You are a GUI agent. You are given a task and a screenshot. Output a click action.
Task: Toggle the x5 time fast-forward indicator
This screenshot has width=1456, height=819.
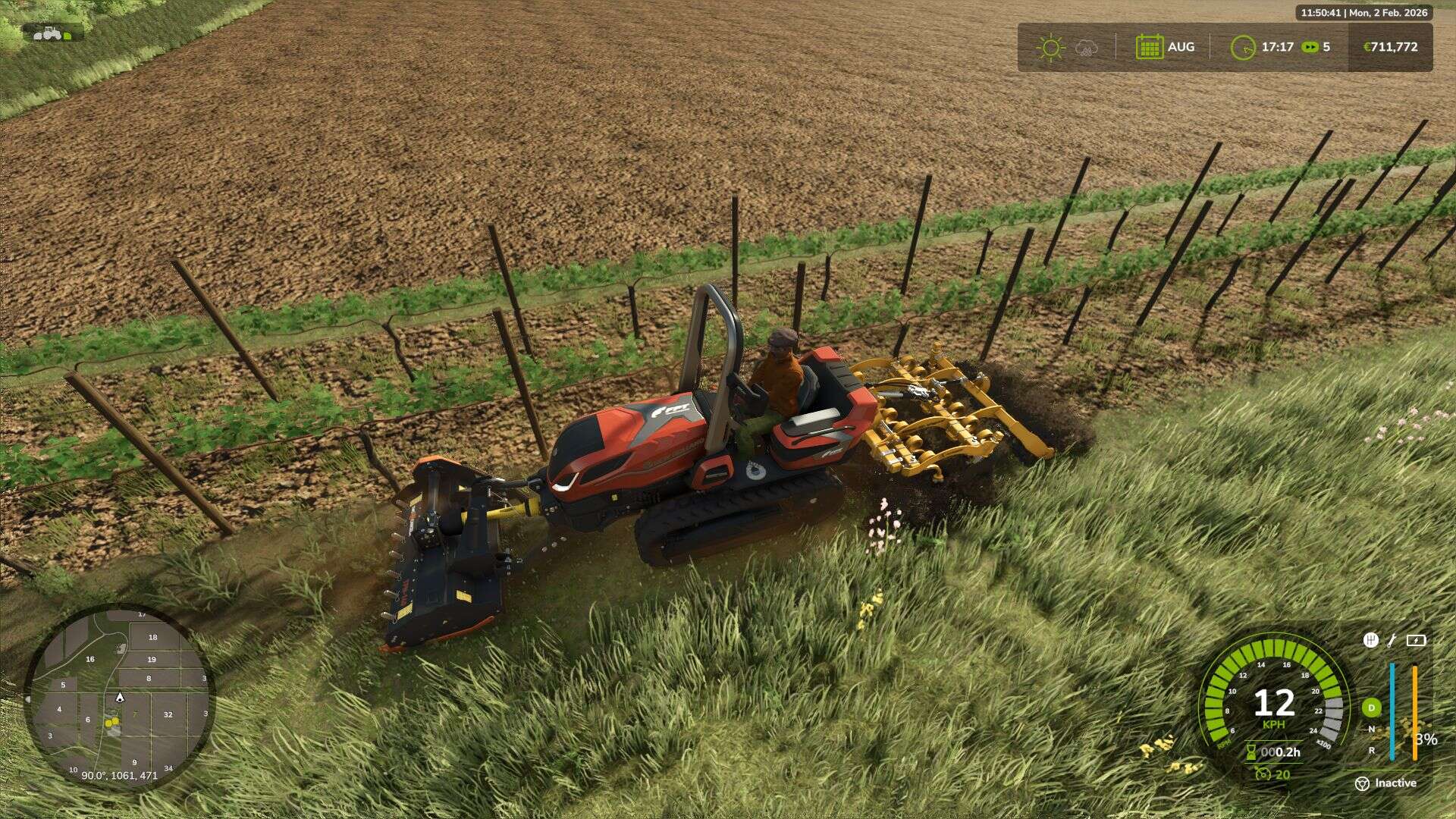point(1308,47)
